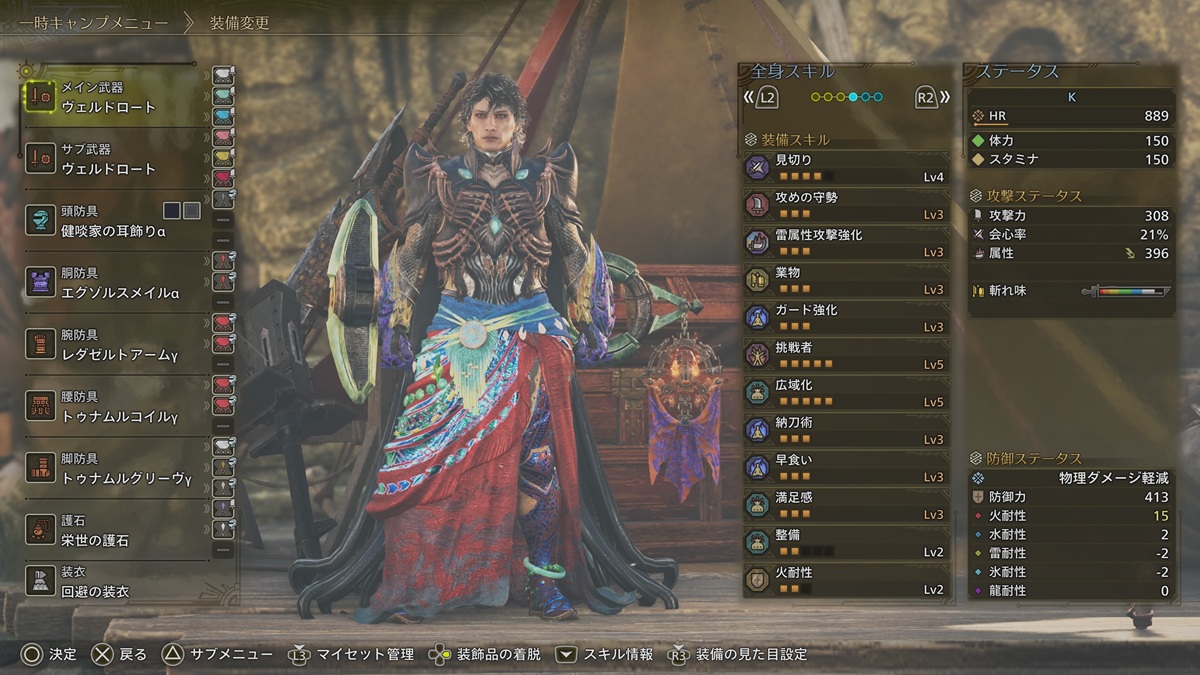Select the 早食い skill row

846,468
